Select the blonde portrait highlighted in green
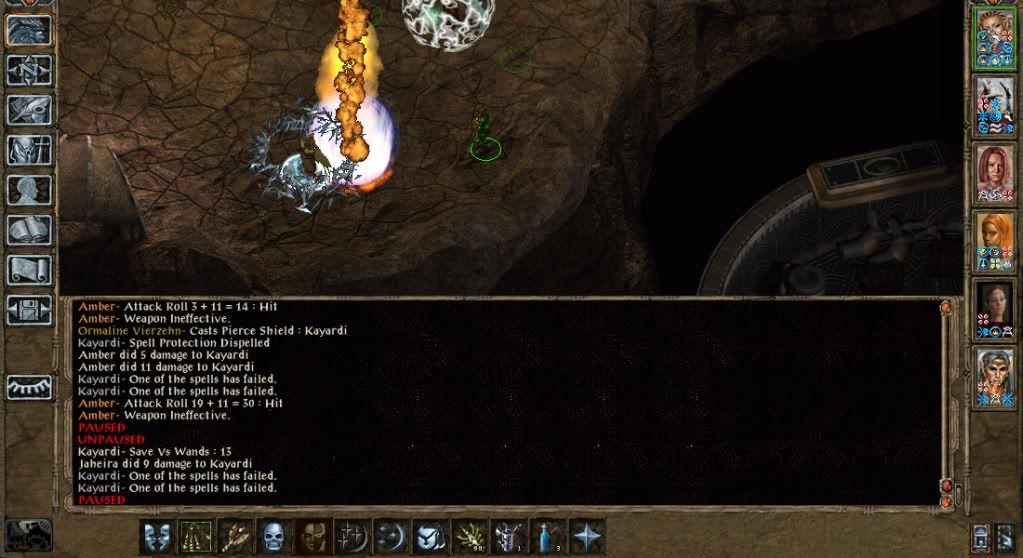The width and height of the screenshot is (1023, 558). [x=995, y=38]
